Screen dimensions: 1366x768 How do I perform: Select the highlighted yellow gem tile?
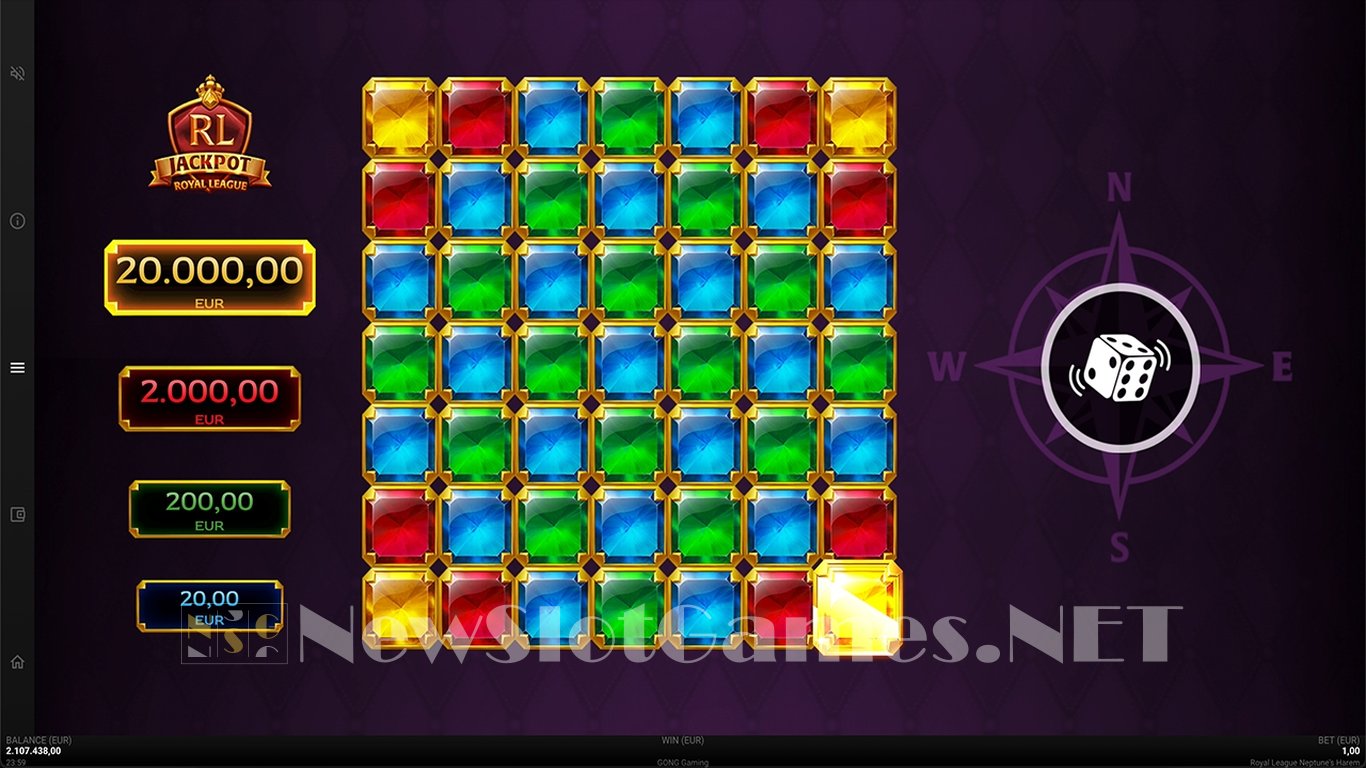point(858,607)
